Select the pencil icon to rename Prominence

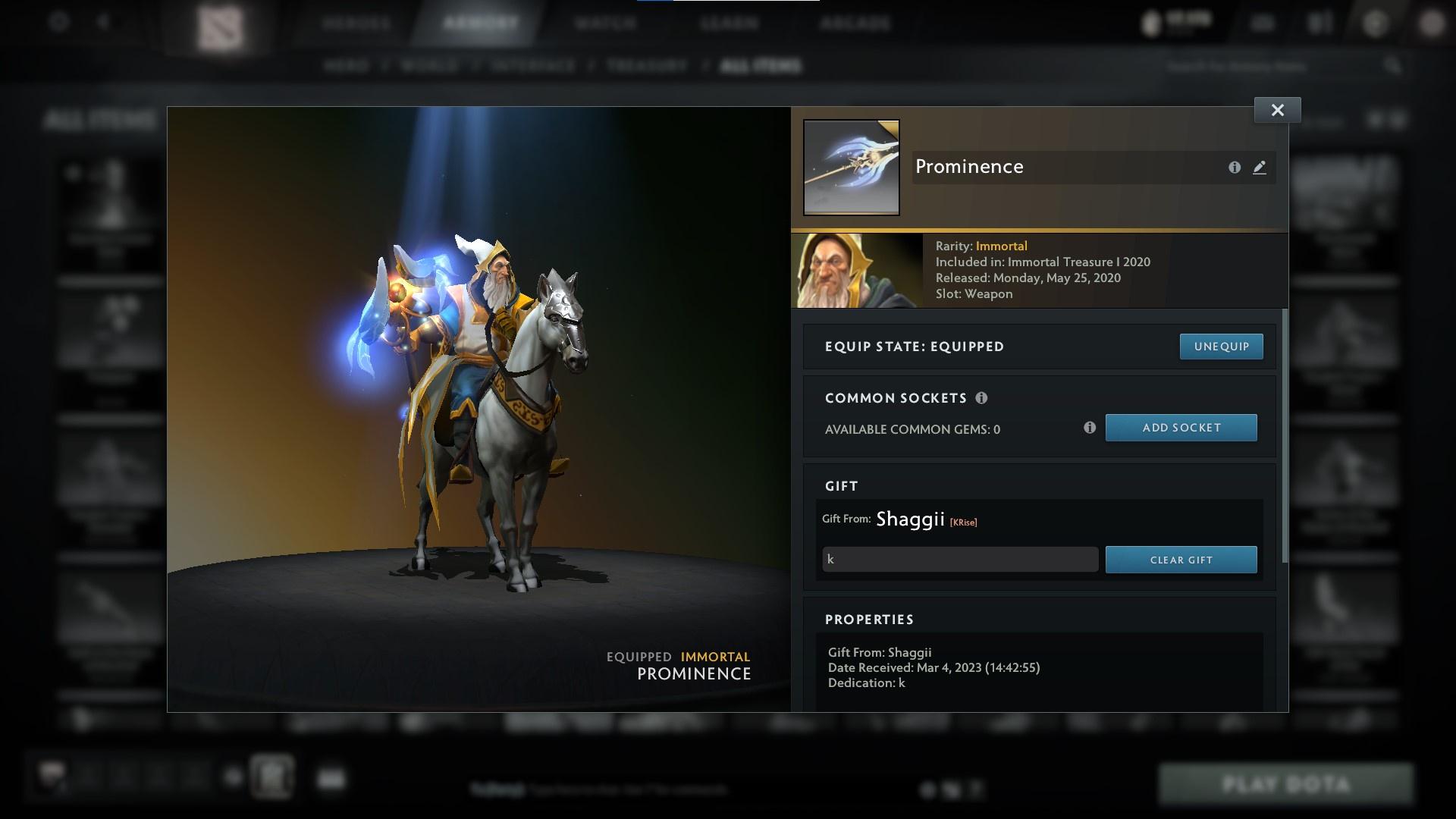click(1260, 168)
